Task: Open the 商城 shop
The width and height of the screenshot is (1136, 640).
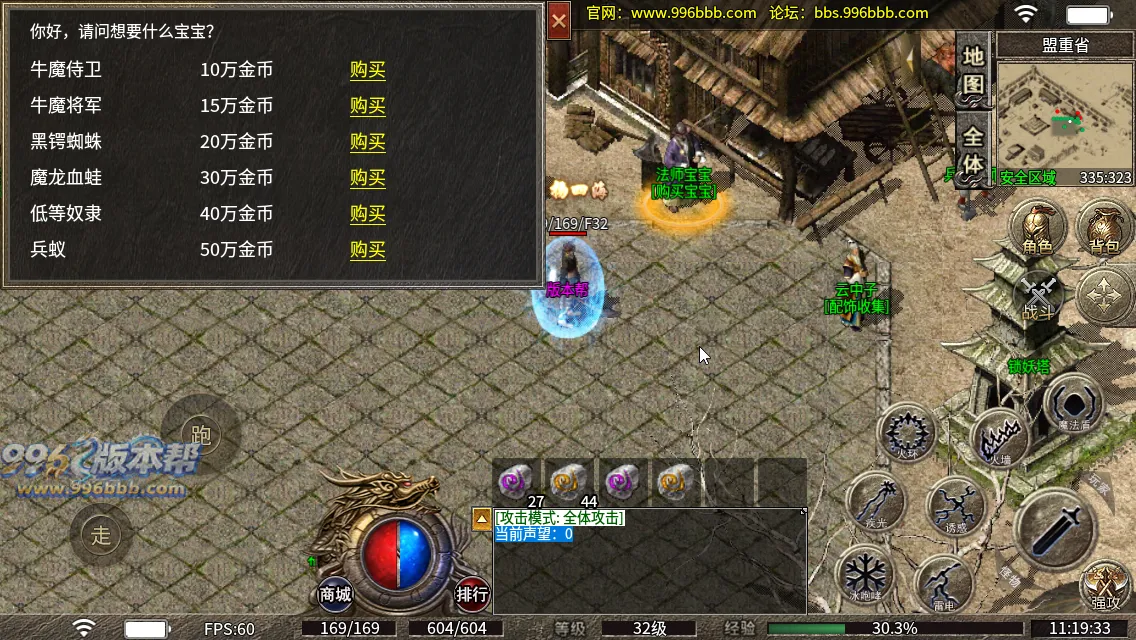Action: tap(336, 594)
